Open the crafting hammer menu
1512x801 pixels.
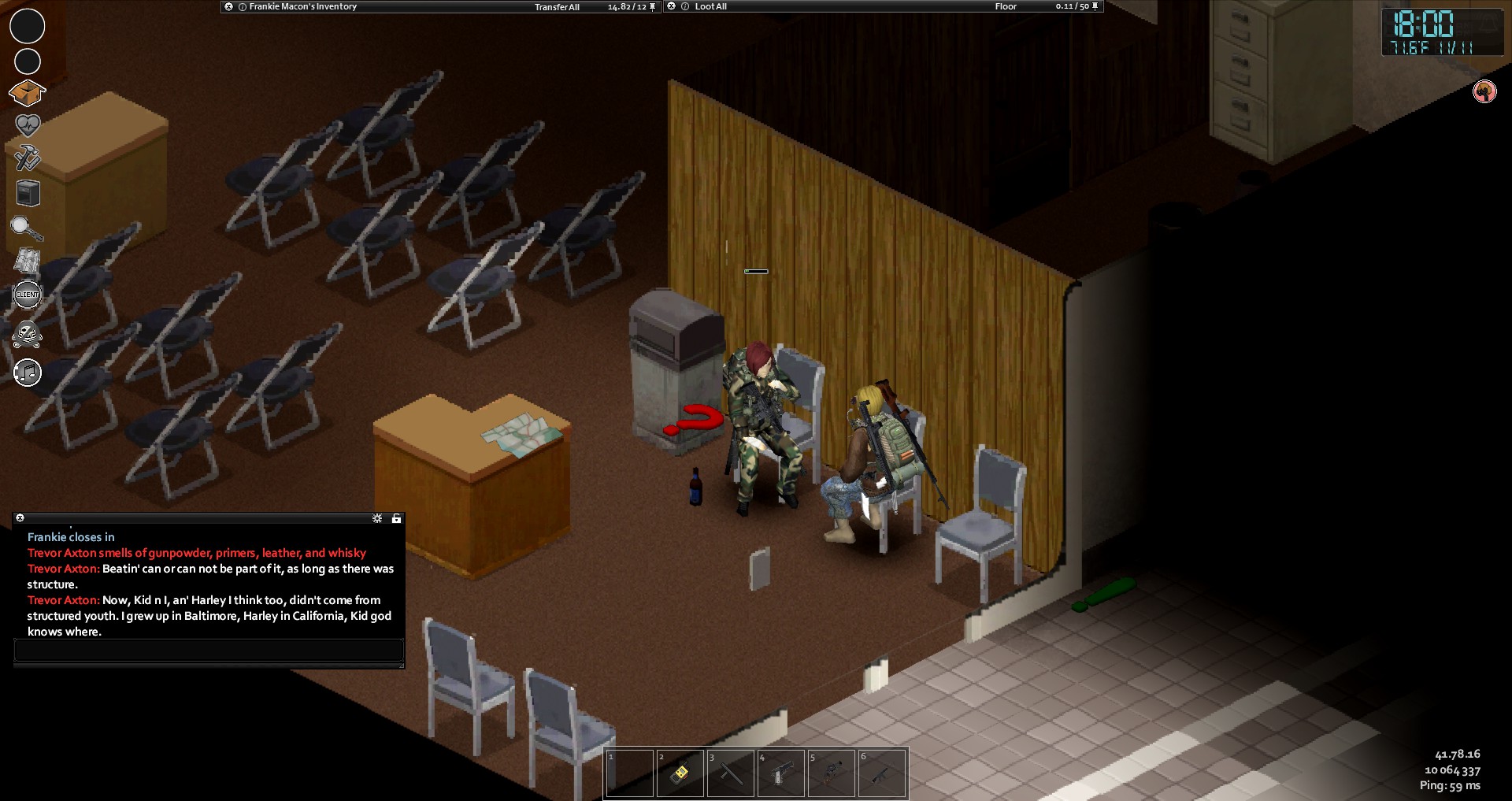28,158
